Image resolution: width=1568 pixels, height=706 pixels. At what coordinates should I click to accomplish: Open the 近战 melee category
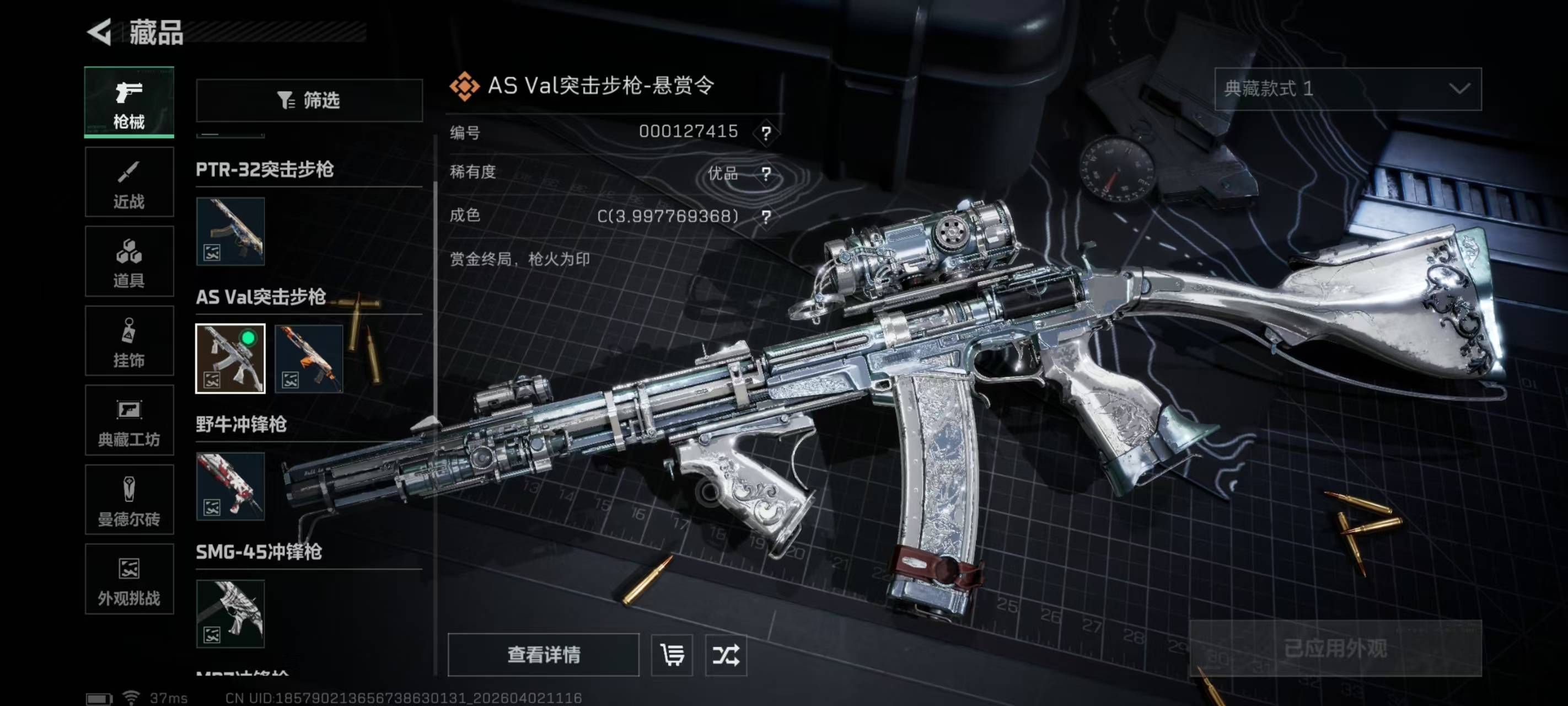[x=129, y=182]
